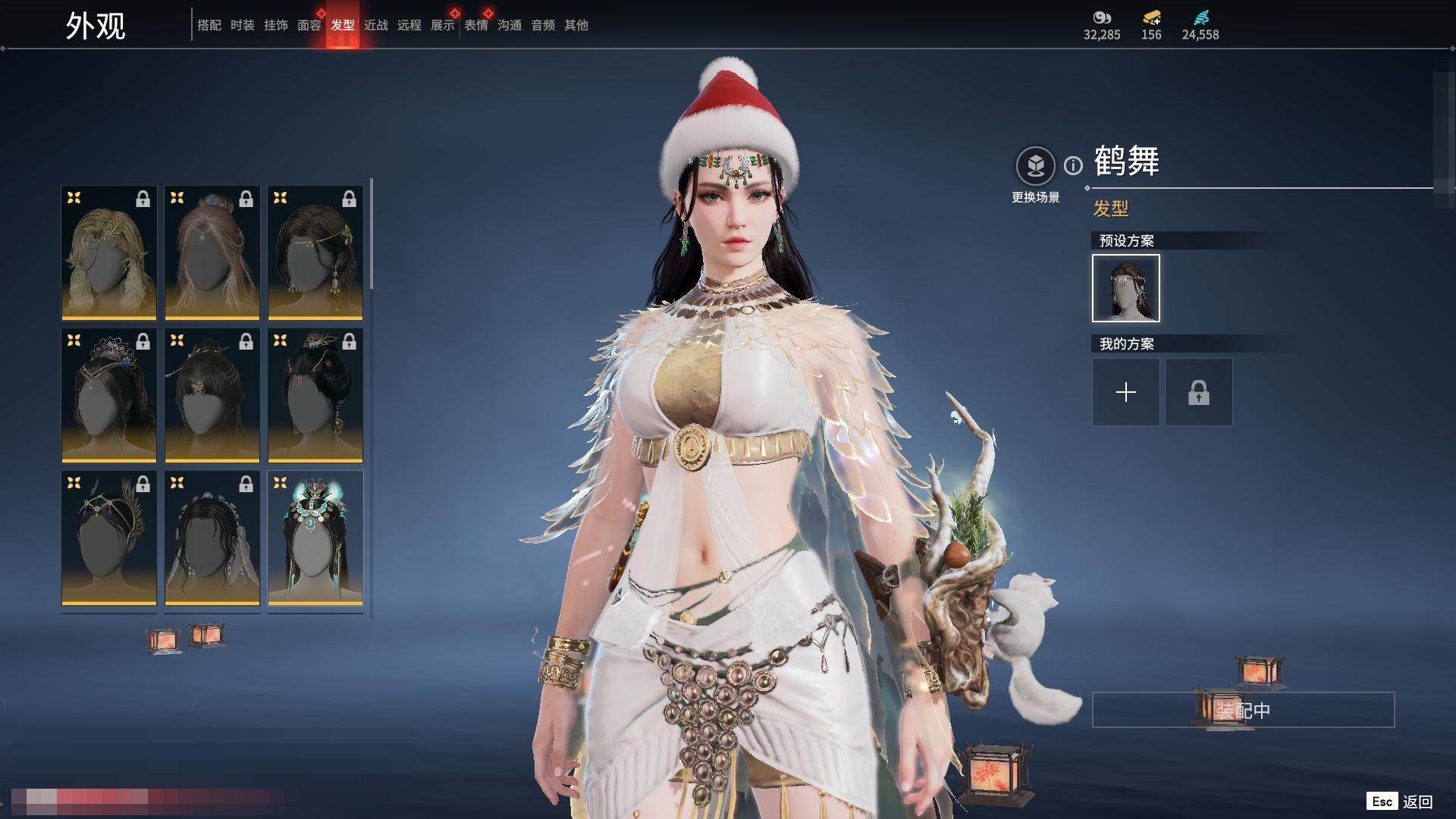Select the 挂饰 accessories tab
Viewport: 1456px width, 819px height.
(275, 26)
